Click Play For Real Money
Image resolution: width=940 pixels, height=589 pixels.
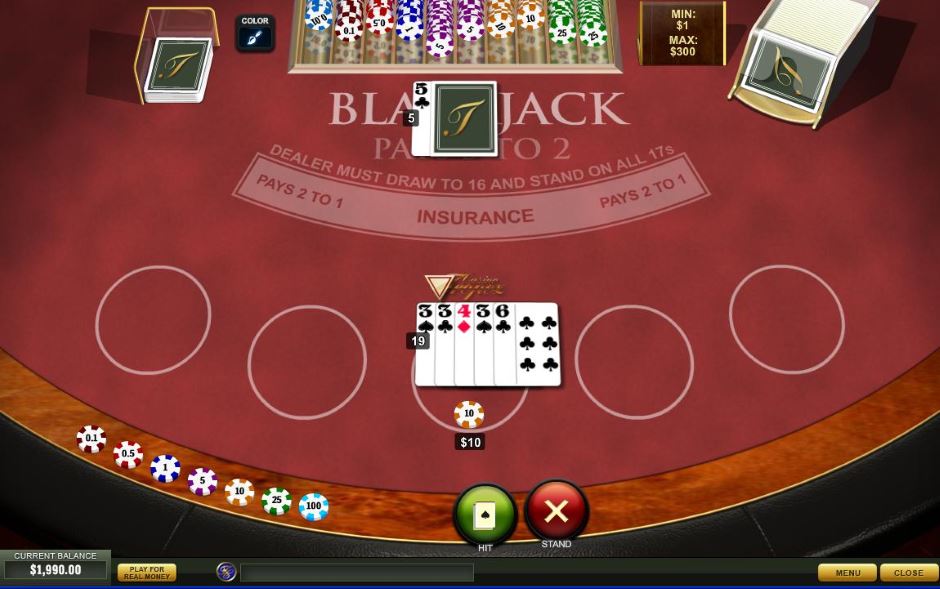pos(146,572)
